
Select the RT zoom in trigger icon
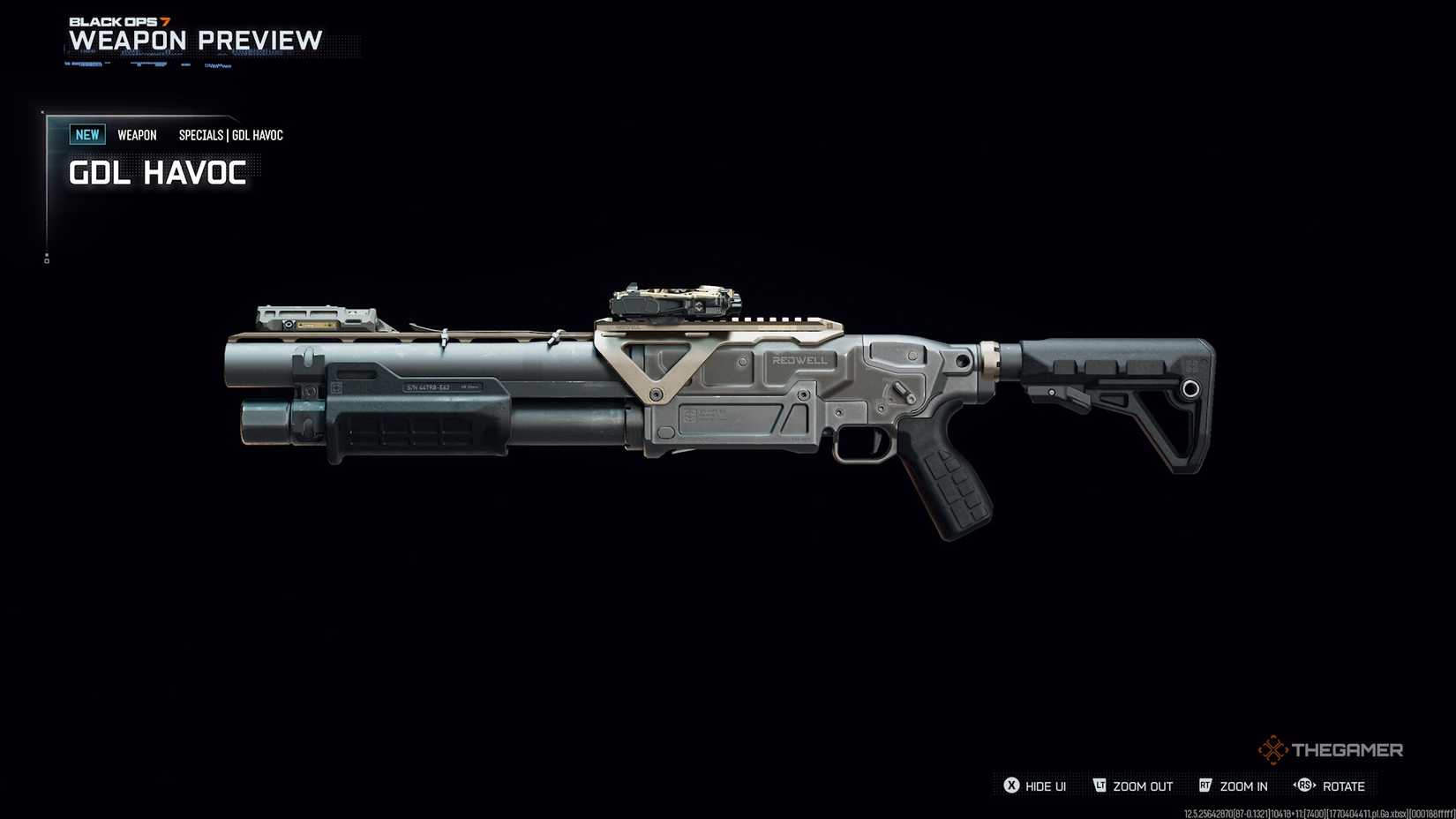point(1205,785)
